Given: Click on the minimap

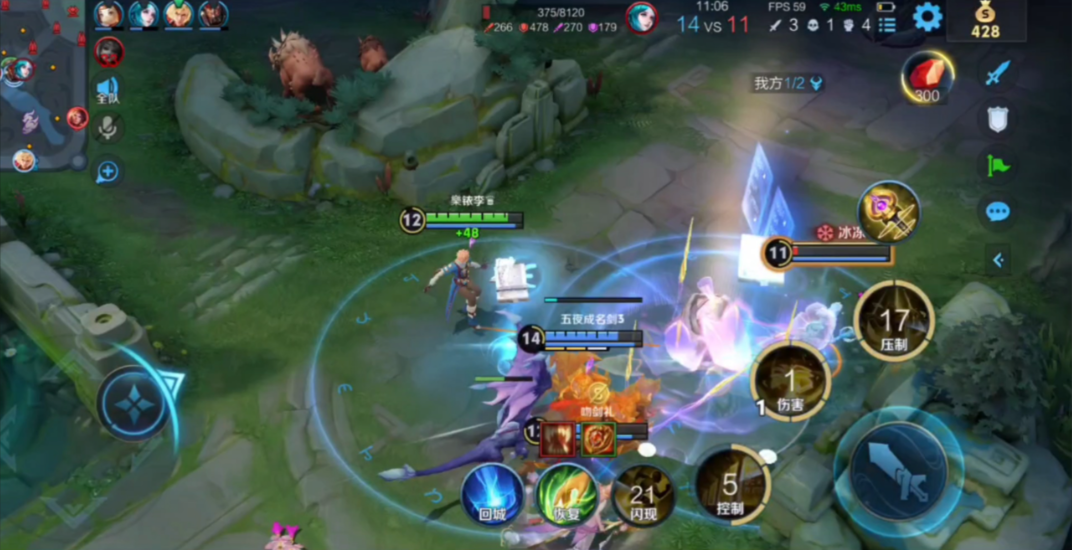Looking at the screenshot, I should pyautogui.click(x=42, y=85).
